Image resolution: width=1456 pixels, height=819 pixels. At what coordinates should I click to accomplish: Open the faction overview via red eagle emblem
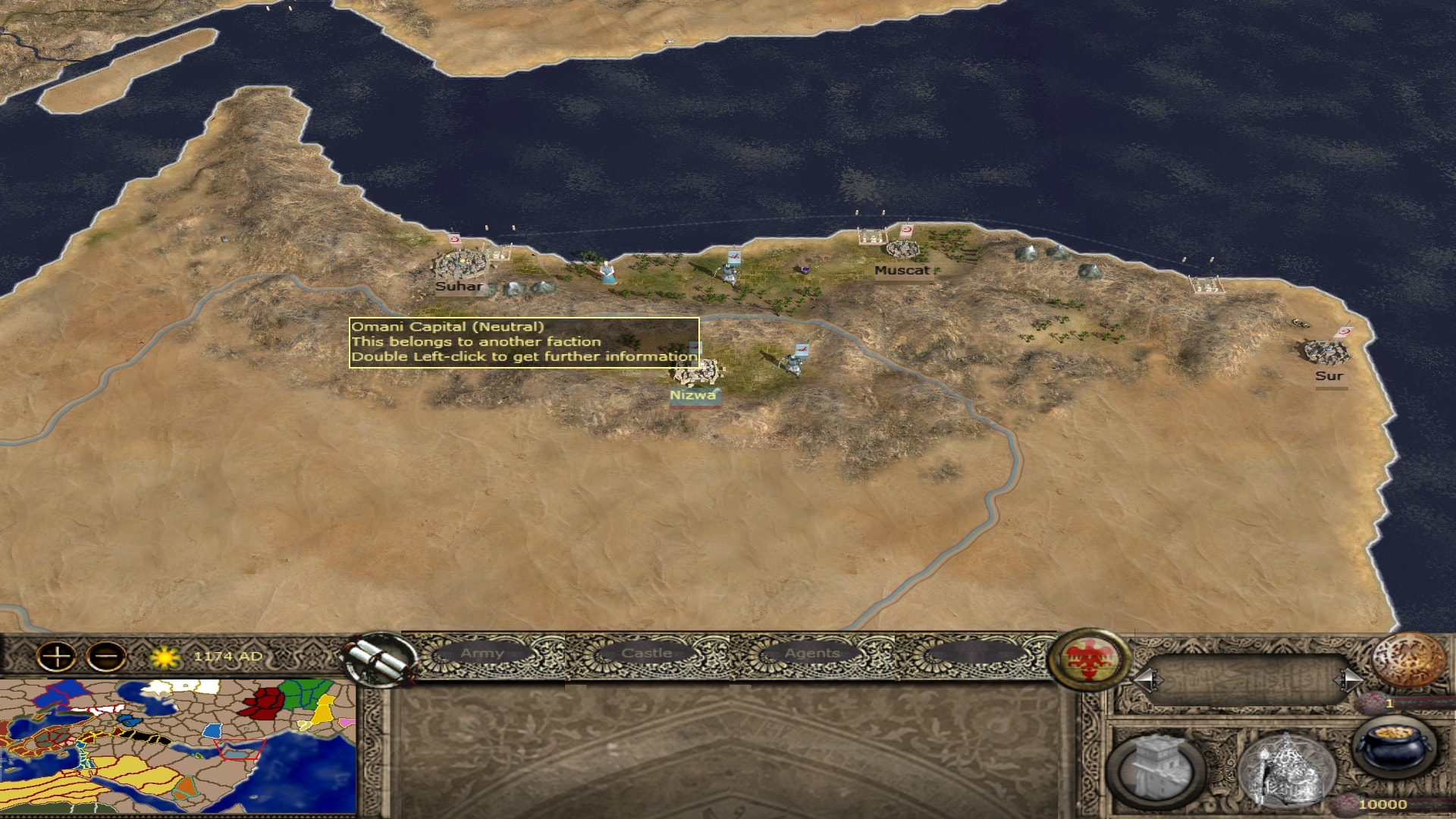tap(1090, 659)
